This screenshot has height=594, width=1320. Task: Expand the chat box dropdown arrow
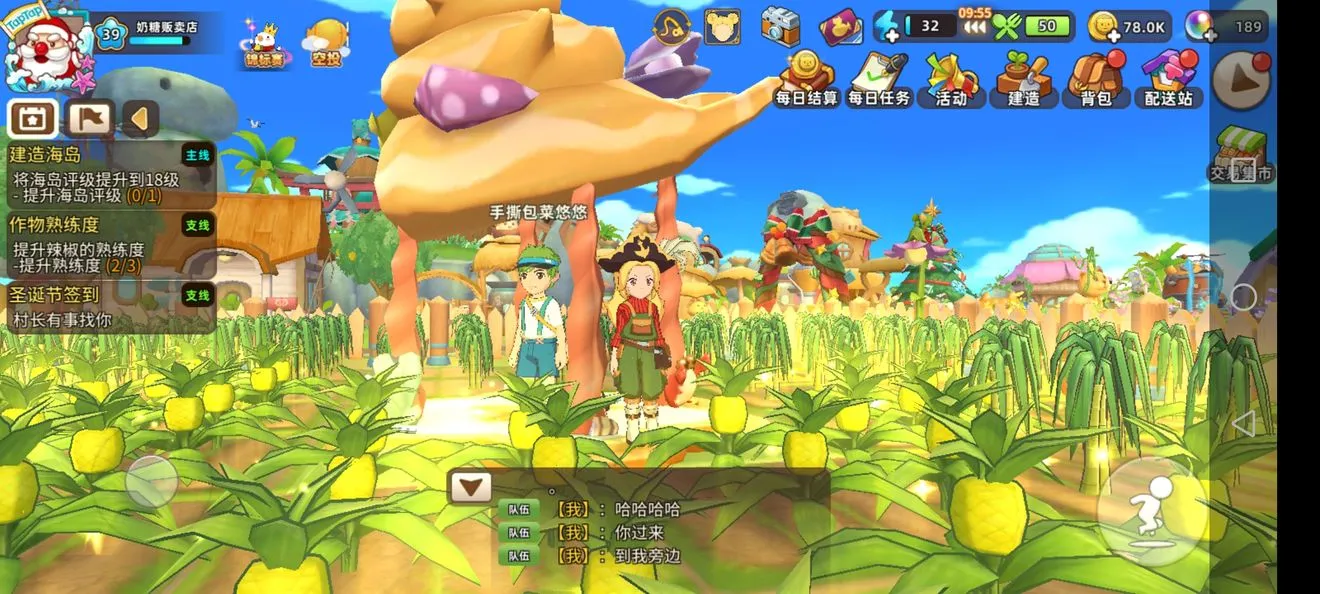click(470, 487)
